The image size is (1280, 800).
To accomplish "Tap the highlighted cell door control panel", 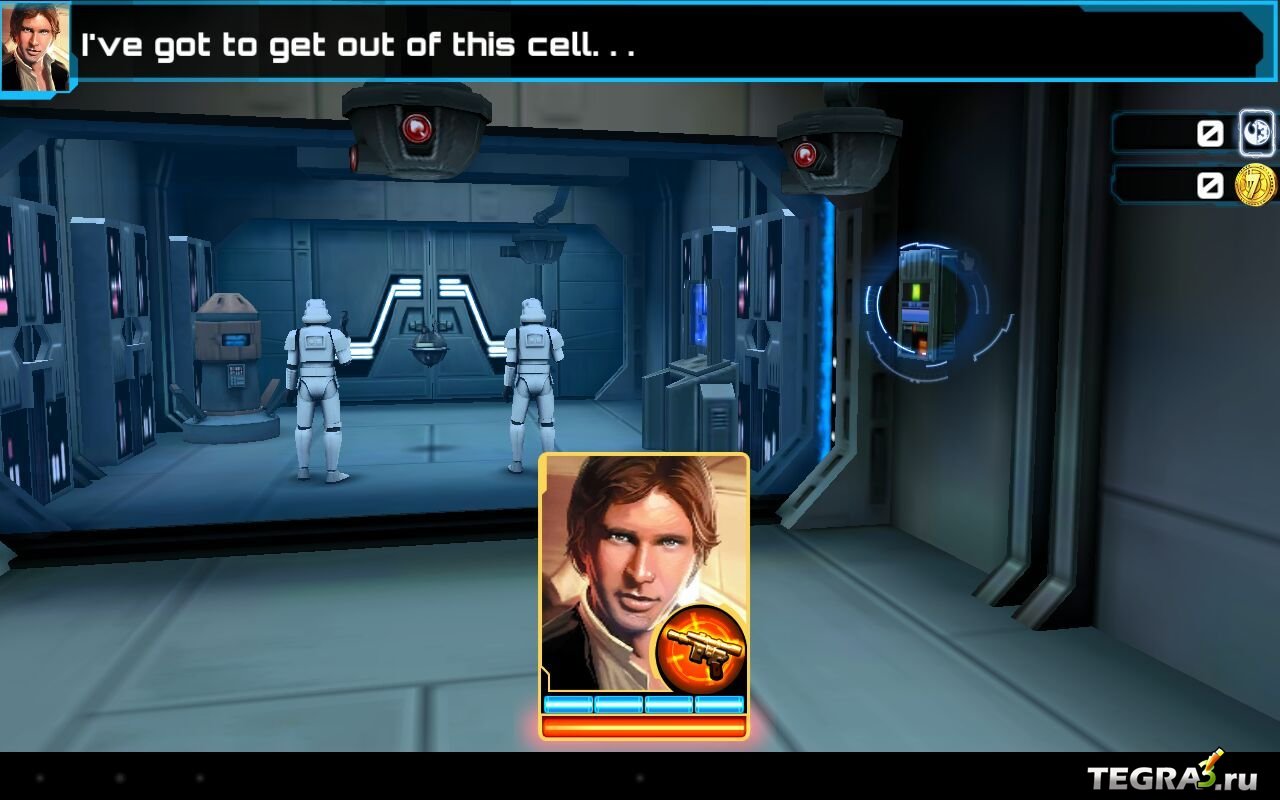I will tap(925, 305).
